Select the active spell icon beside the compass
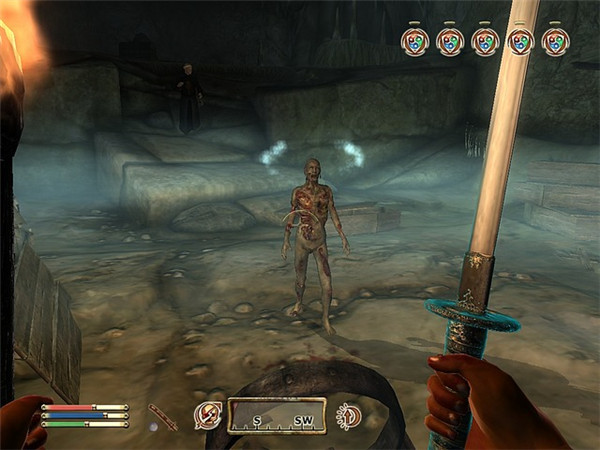 tap(207, 416)
